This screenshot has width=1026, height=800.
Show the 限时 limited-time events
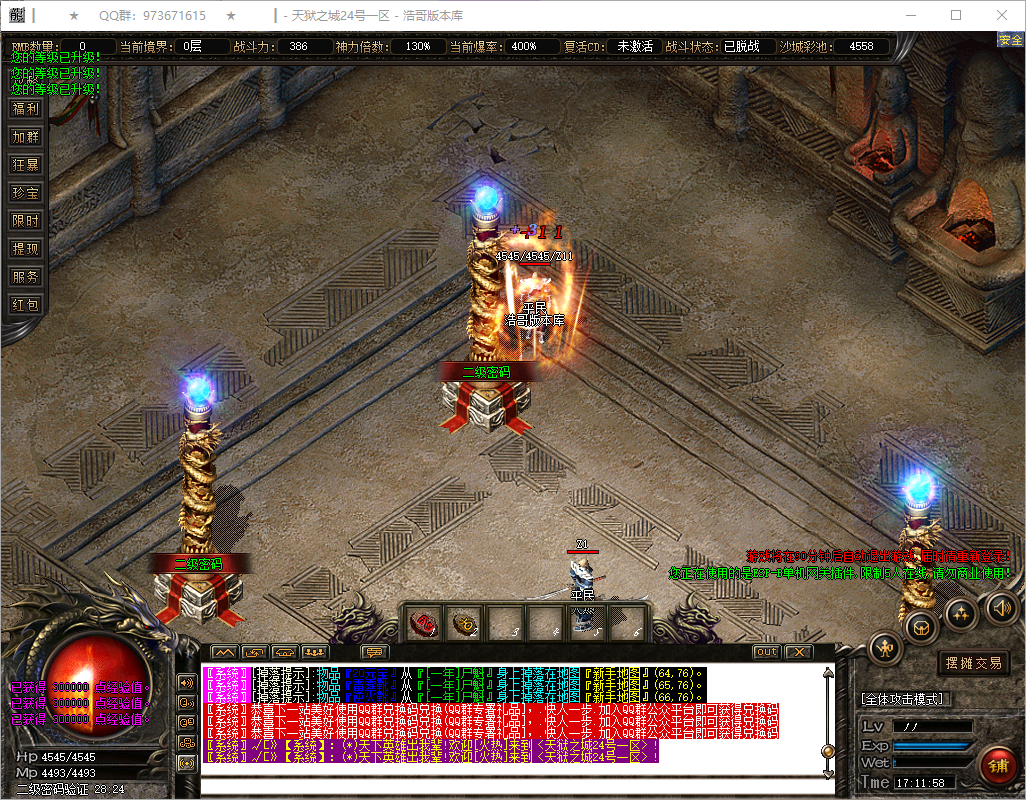[x=25, y=221]
